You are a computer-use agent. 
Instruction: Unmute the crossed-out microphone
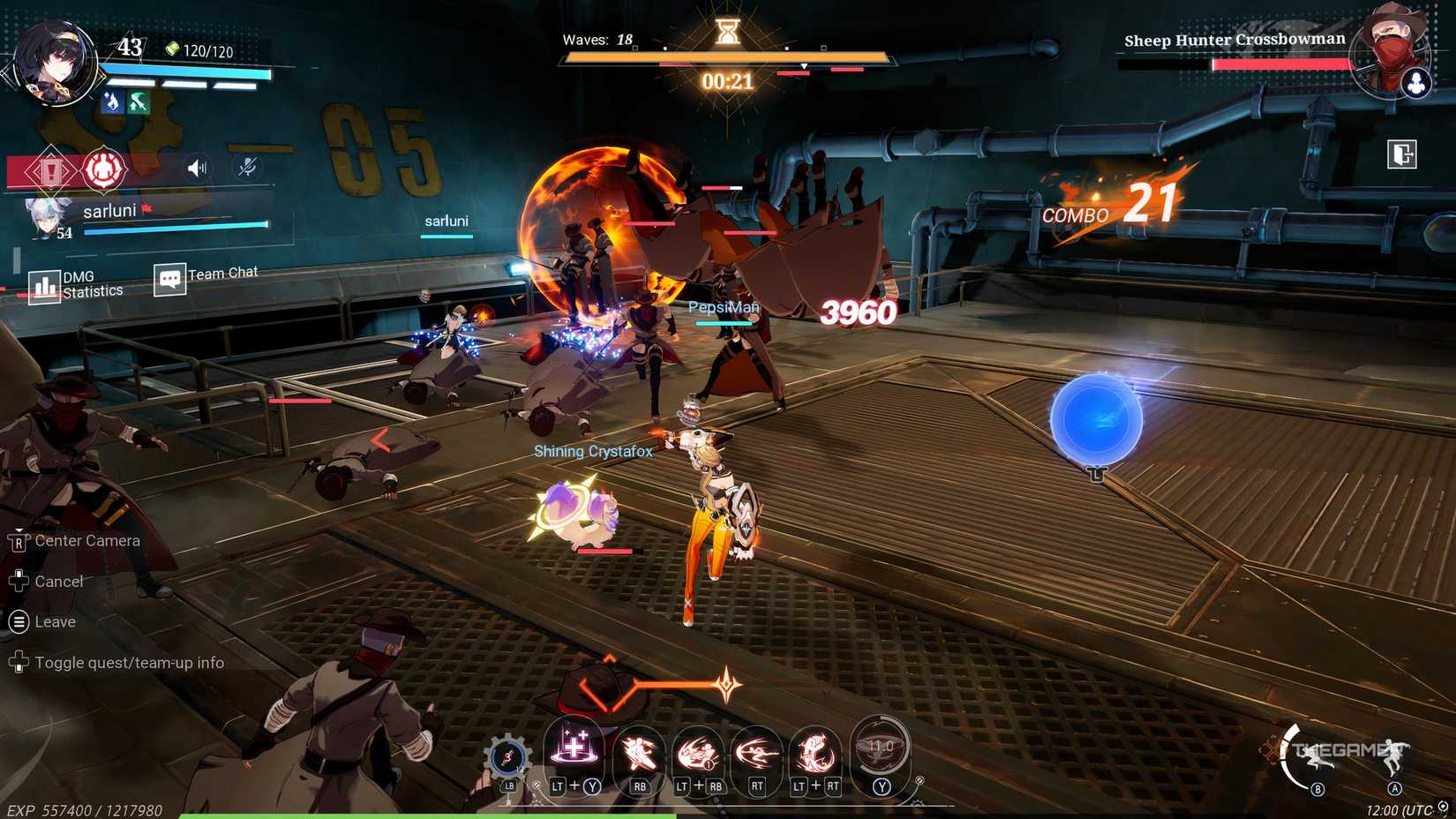tap(246, 167)
